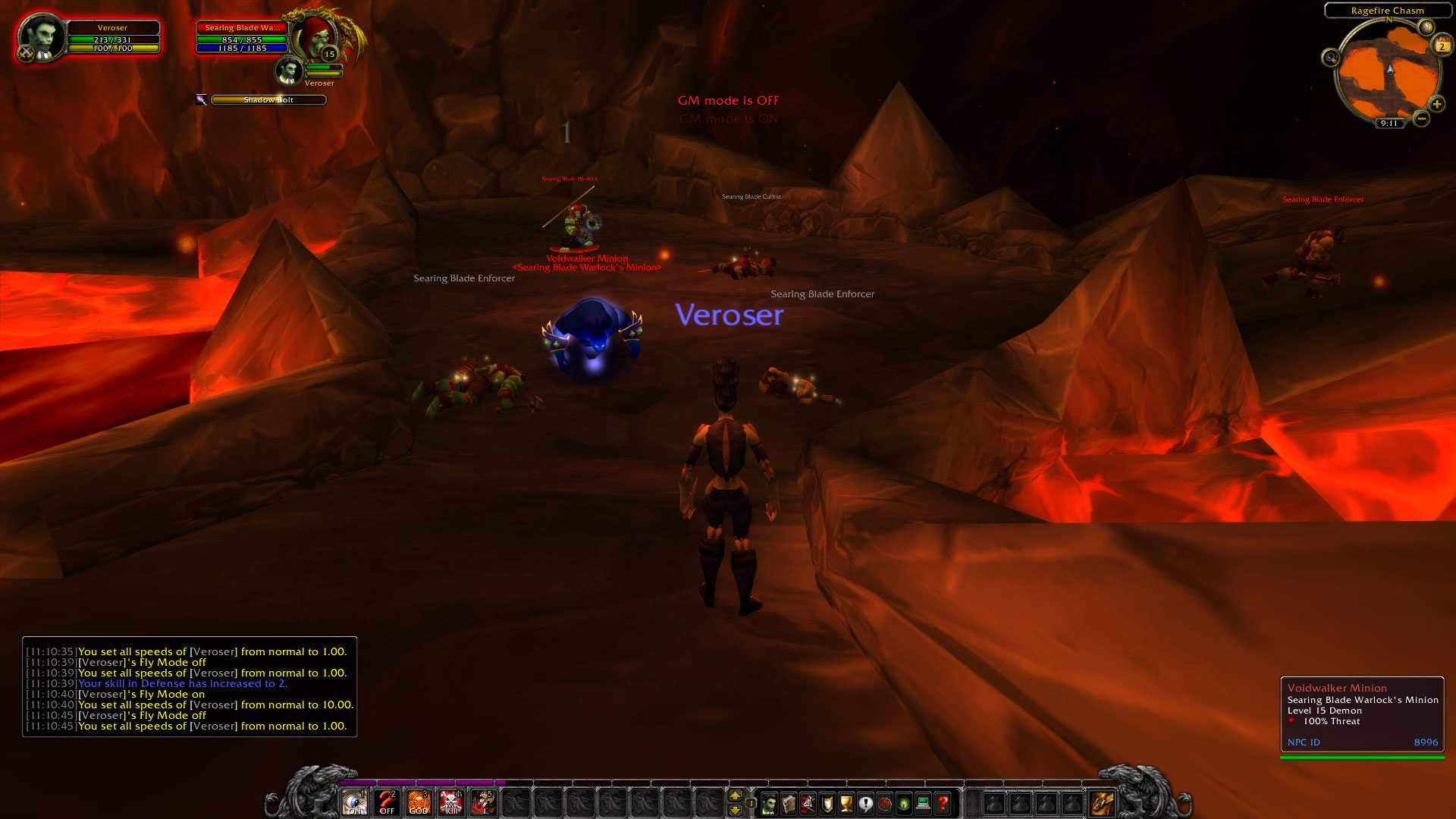Click the tracking magnifier on the minimap
Viewport: 1456px width, 819px height.
click(1330, 57)
